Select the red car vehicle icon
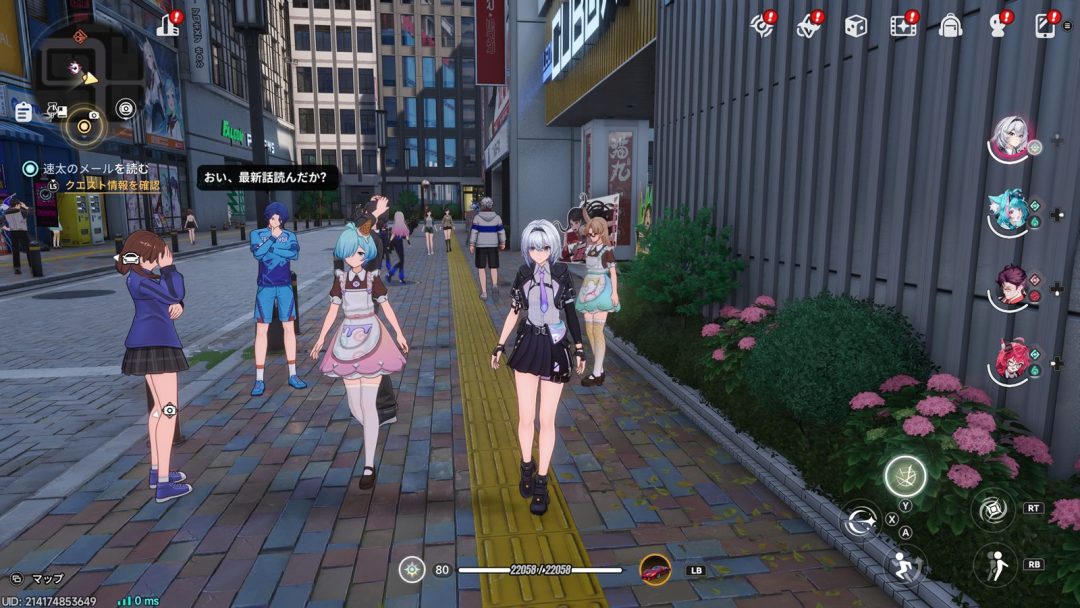Viewport: 1080px width, 608px height. 655,570
